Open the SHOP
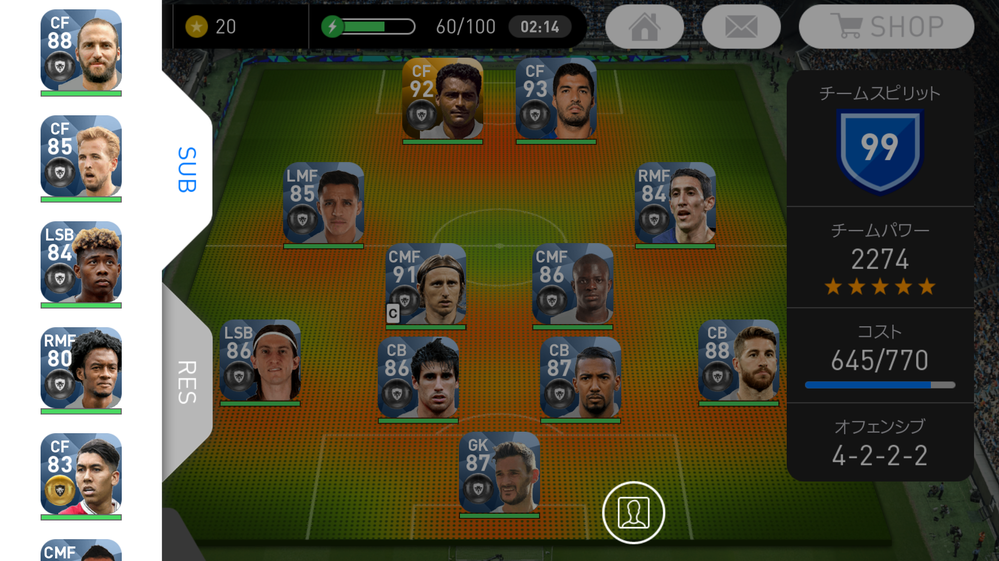This screenshot has width=999, height=561. pyautogui.click(x=886, y=27)
